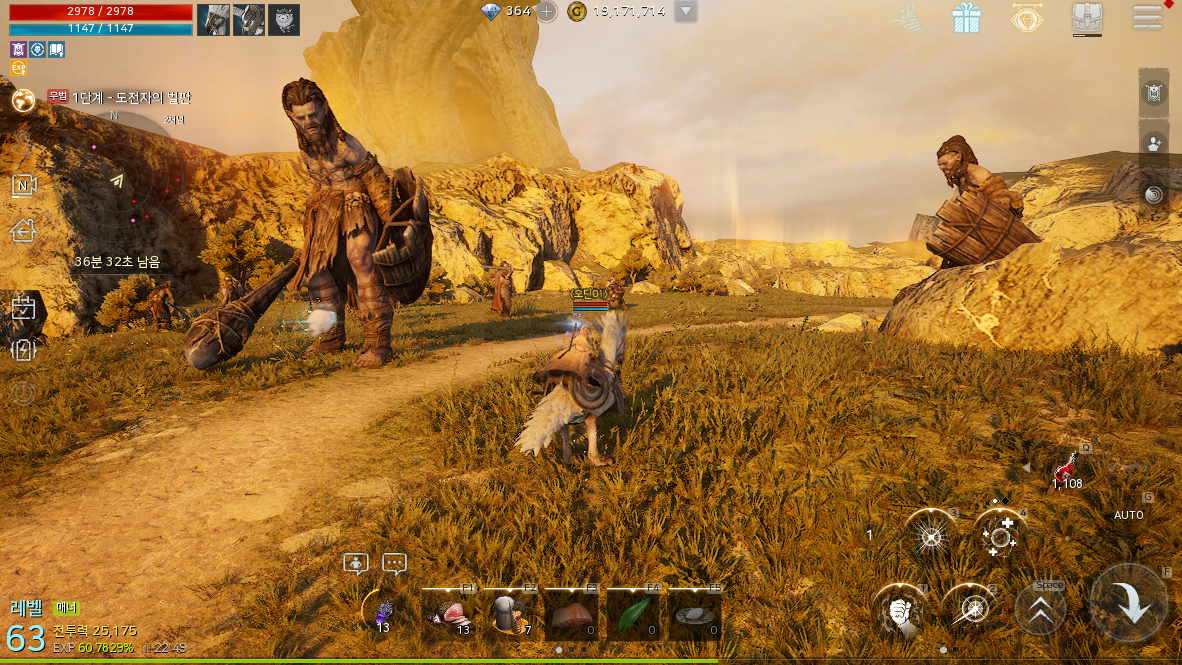Use the sliced meat food item

tap(450, 613)
